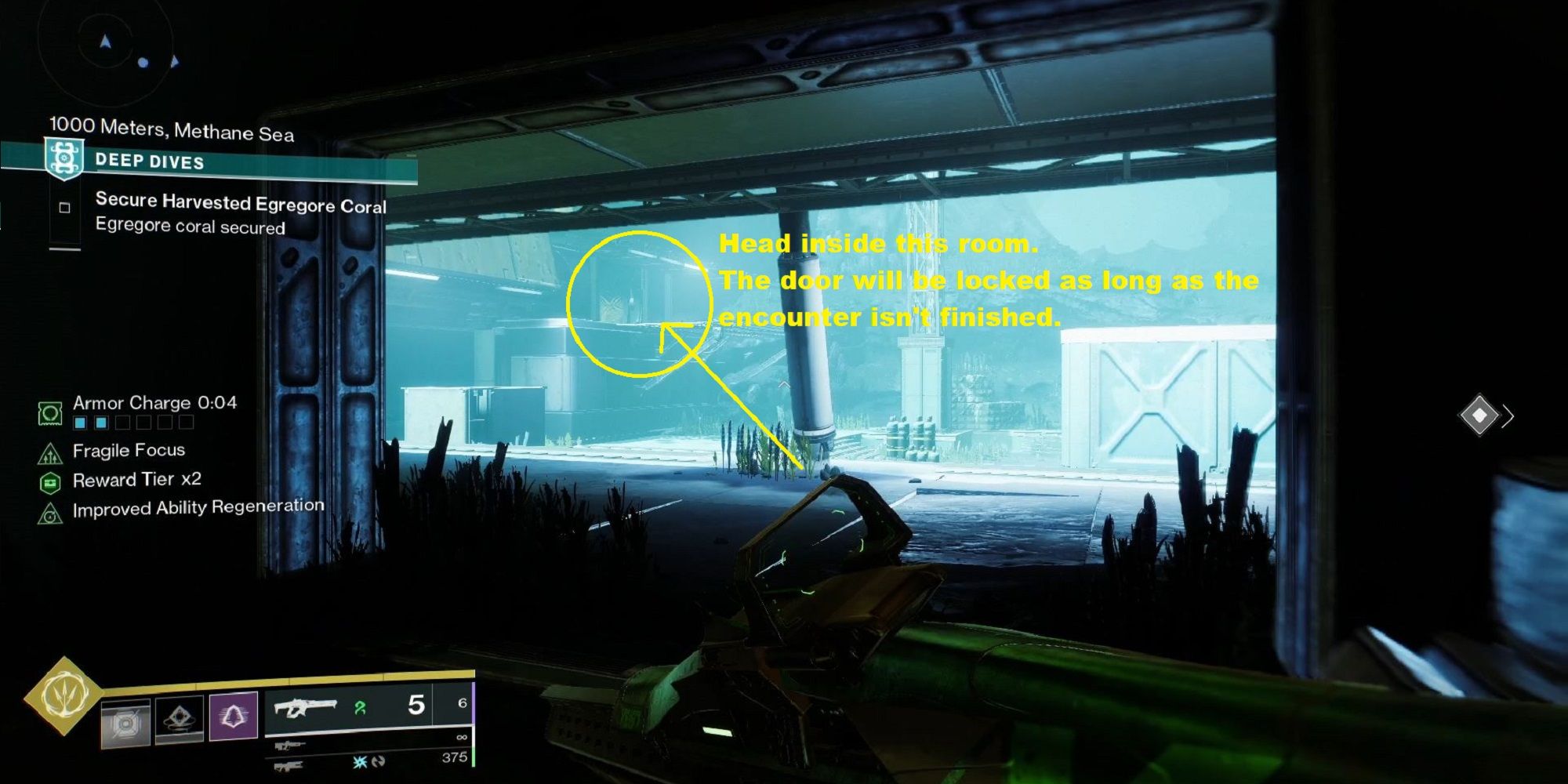Click the green damage-type symbol beside the rifle

361,709
